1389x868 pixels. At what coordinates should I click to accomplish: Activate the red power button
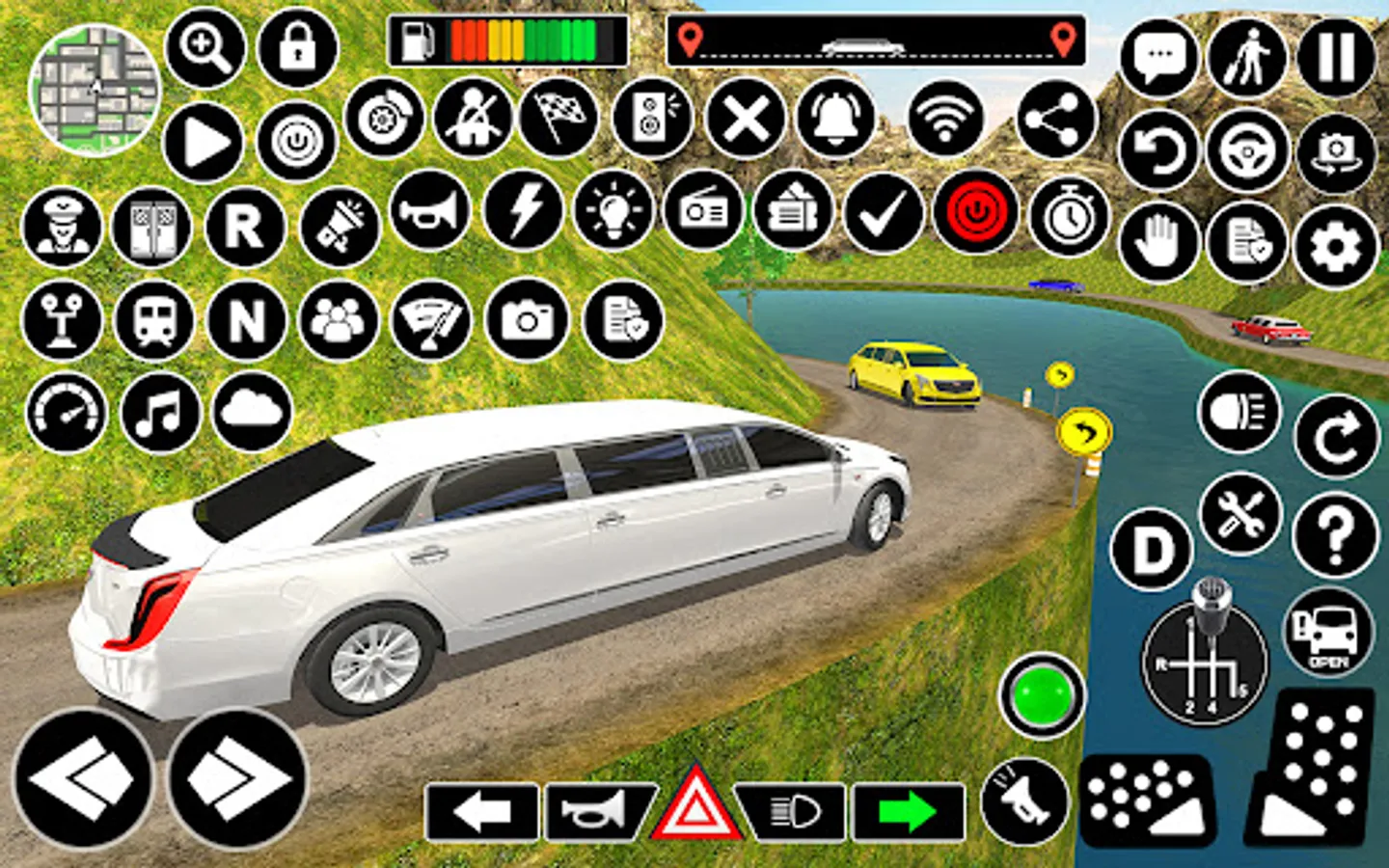click(x=975, y=211)
